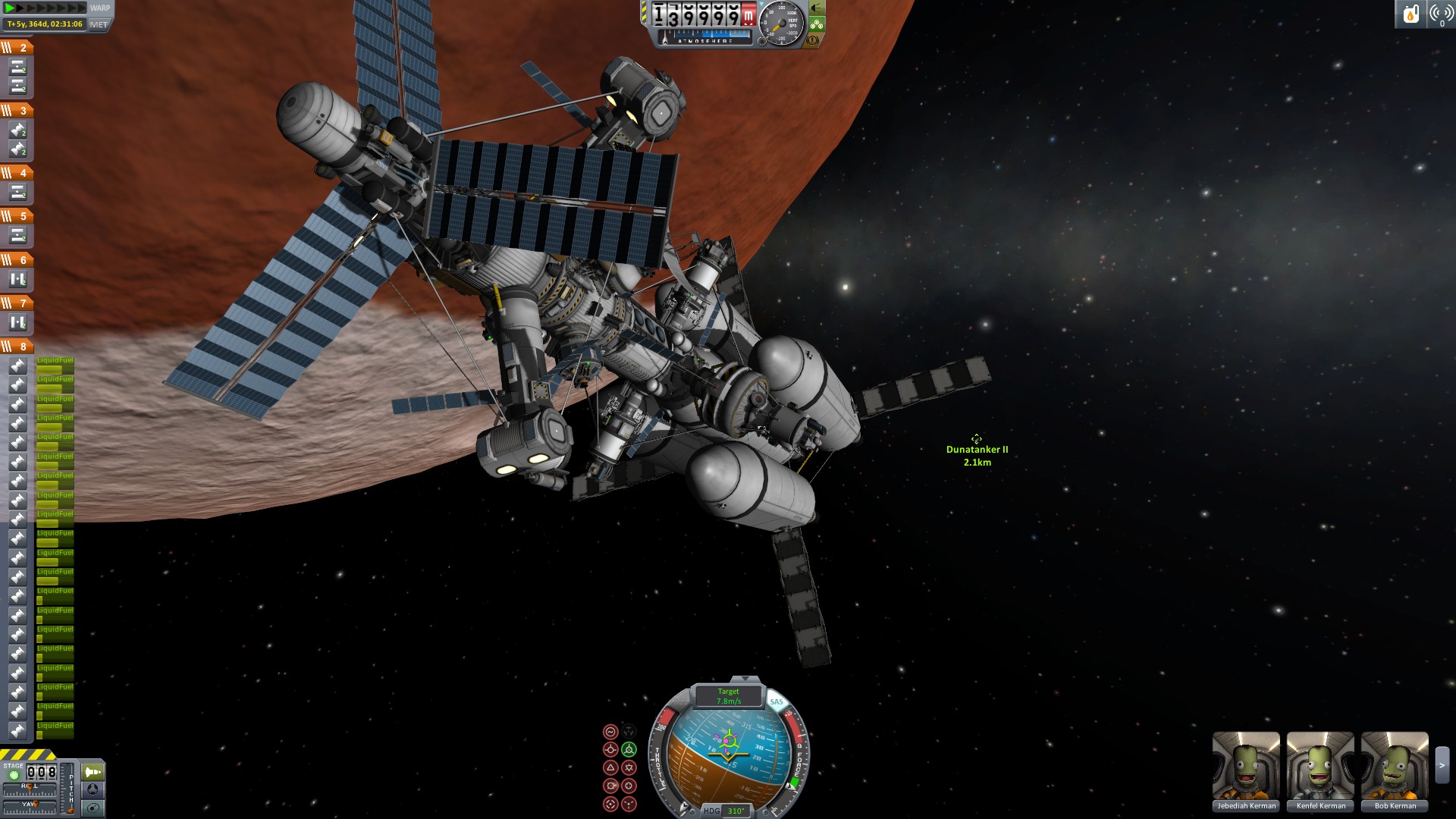
Task: Select the Dunatanker II target marker
Action: (x=976, y=439)
